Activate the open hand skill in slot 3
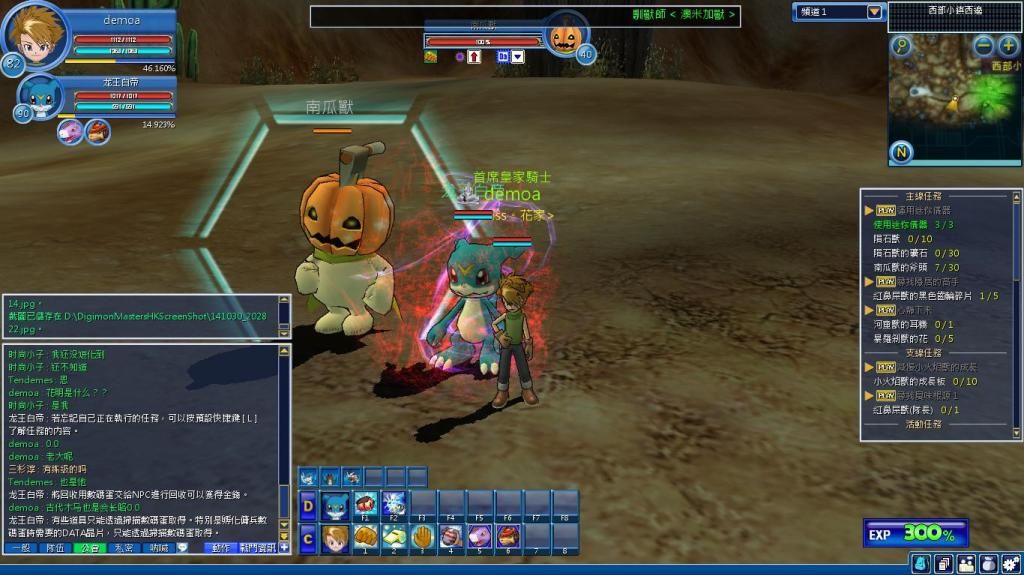 423,536
